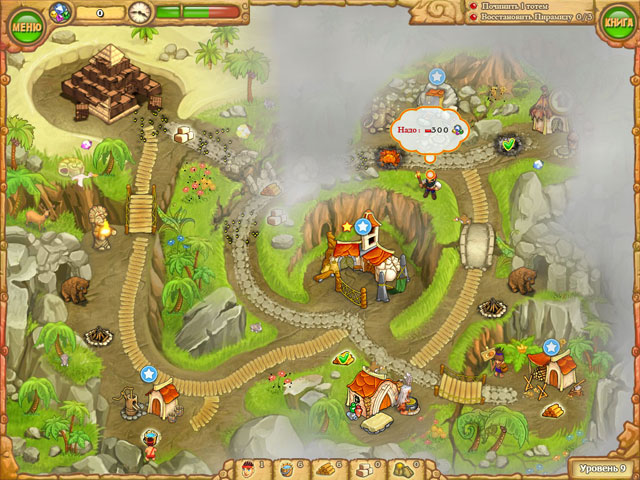This screenshot has width=640, height=480.
Task: Click the blue star badge above the stone quarry
Action: click(437, 75)
